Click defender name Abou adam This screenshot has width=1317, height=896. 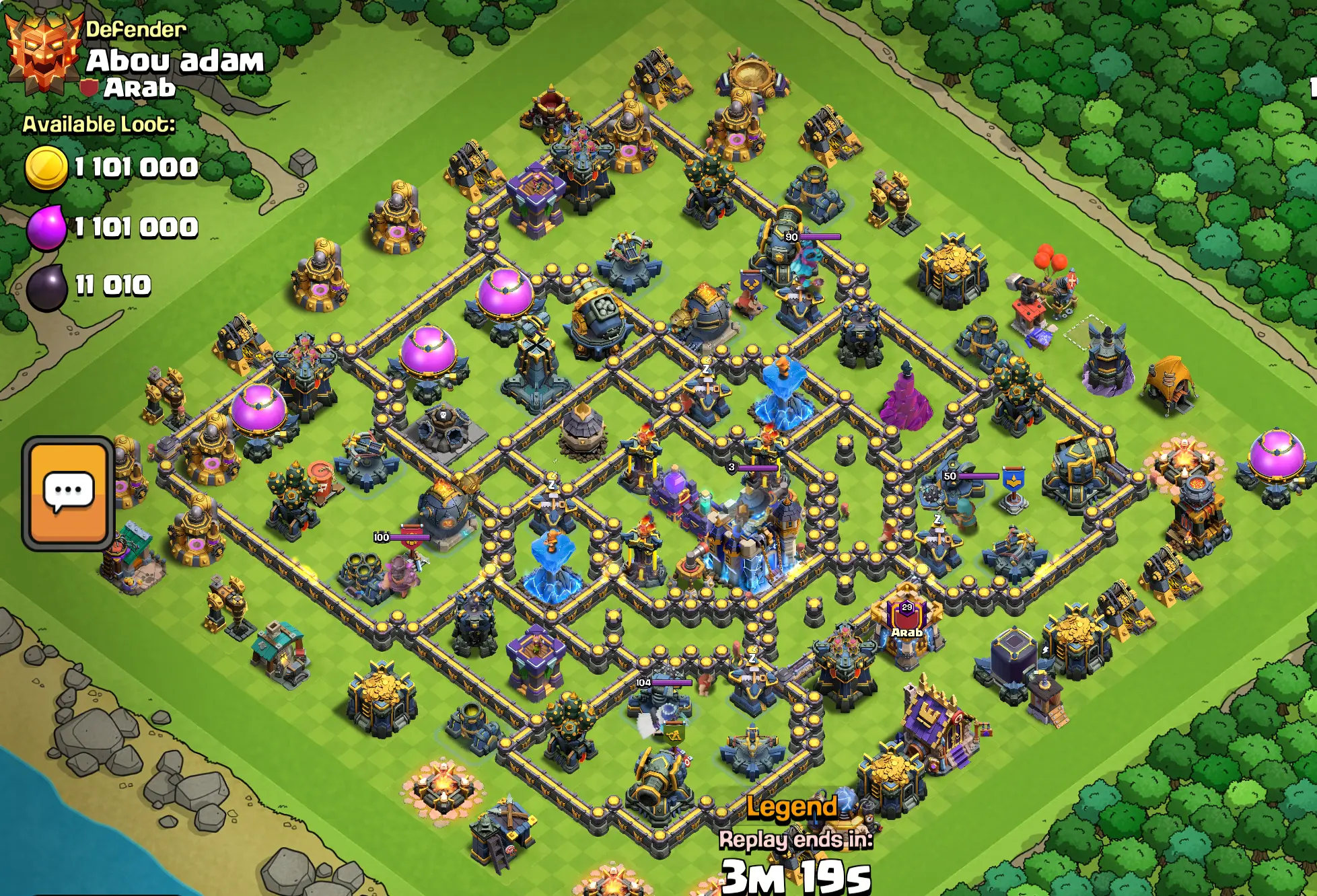tap(176, 62)
